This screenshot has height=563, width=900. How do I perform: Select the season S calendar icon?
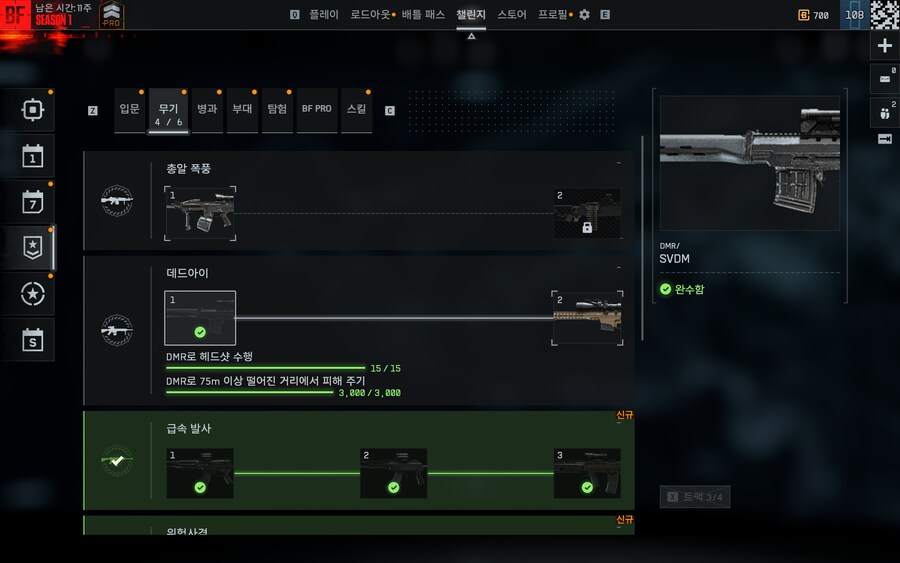[x=33, y=340]
